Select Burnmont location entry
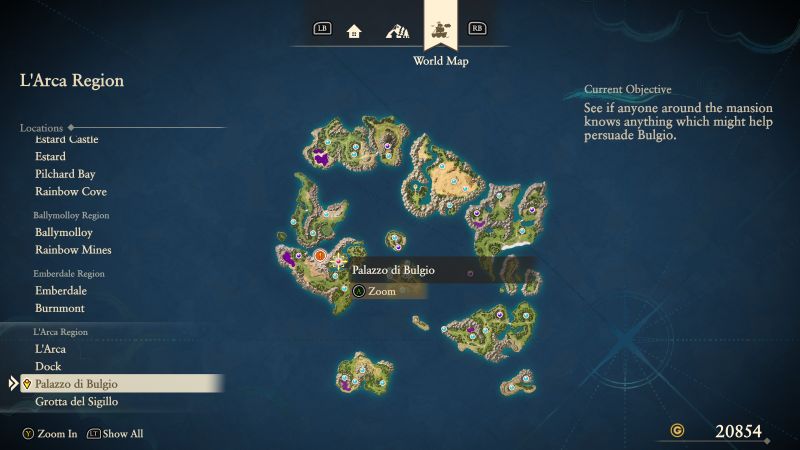The width and height of the screenshot is (800, 450). [59, 308]
